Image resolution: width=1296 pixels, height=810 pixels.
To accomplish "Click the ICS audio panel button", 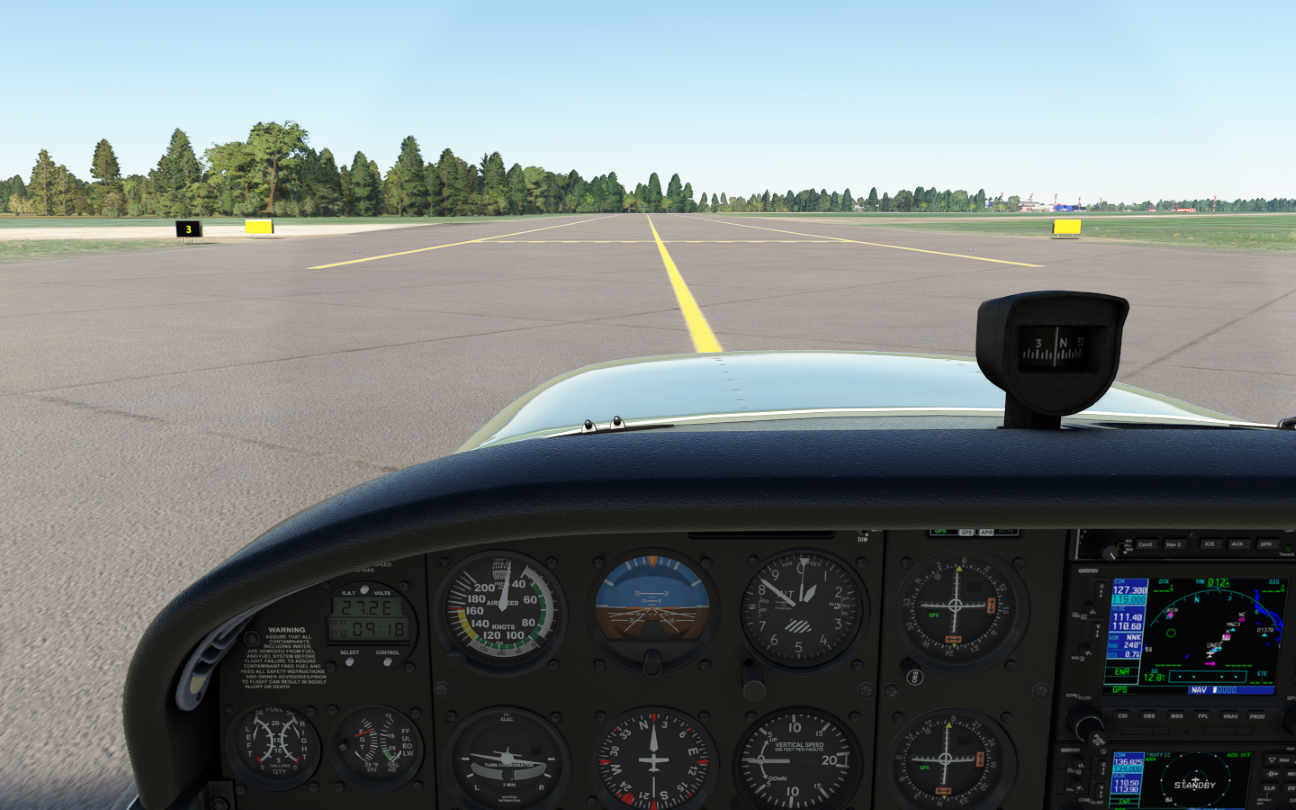I will (1208, 545).
